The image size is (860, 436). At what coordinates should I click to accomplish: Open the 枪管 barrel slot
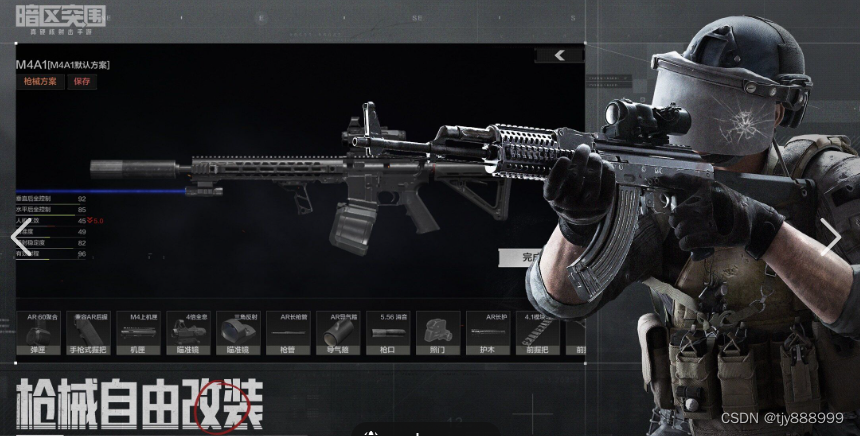pos(288,334)
